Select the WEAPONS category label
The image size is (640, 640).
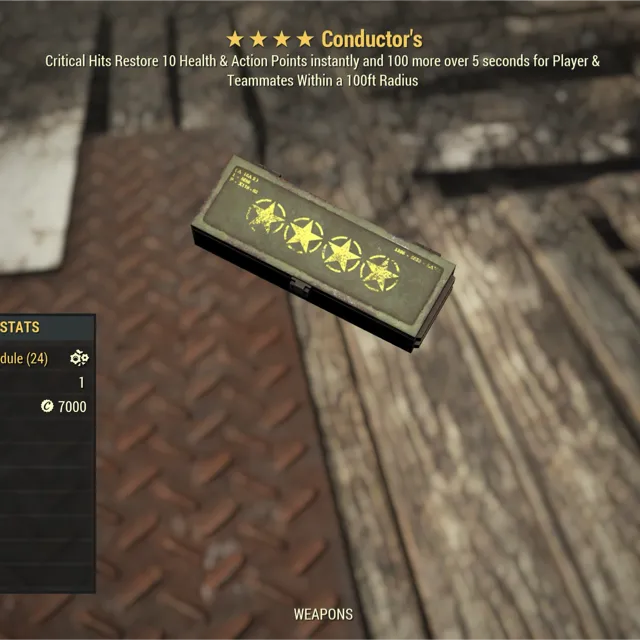click(322, 614)
